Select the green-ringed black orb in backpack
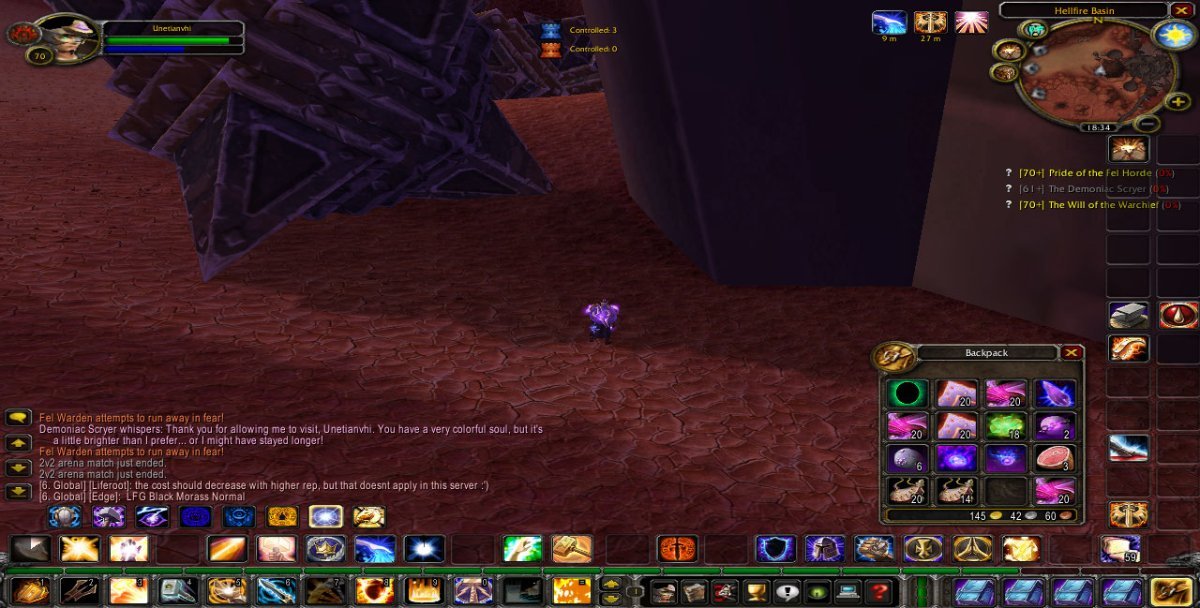This screenshot has width=1200, height=608. (907, 393)
